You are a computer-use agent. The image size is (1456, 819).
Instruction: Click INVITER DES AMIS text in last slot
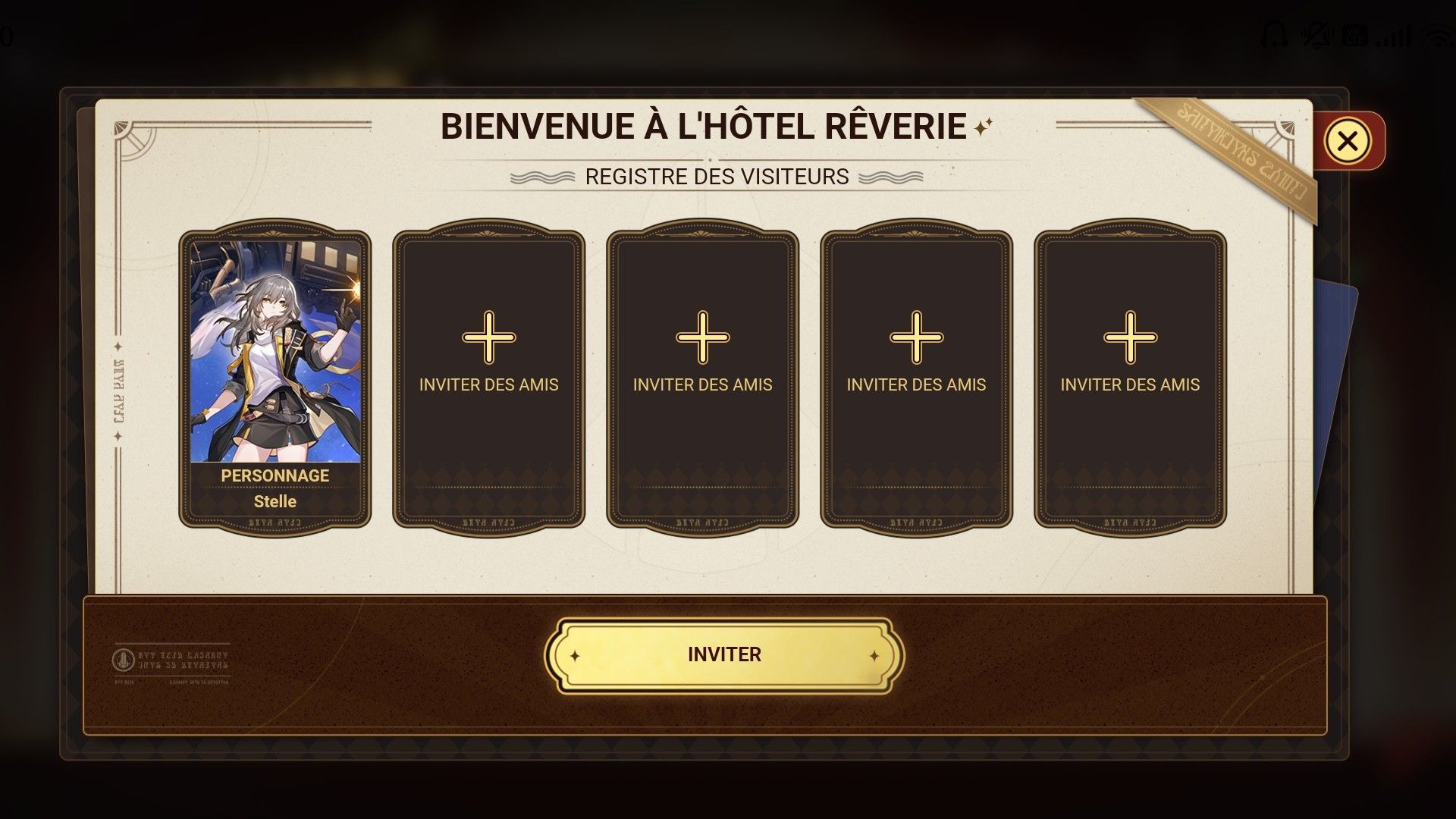(1130, 384)
